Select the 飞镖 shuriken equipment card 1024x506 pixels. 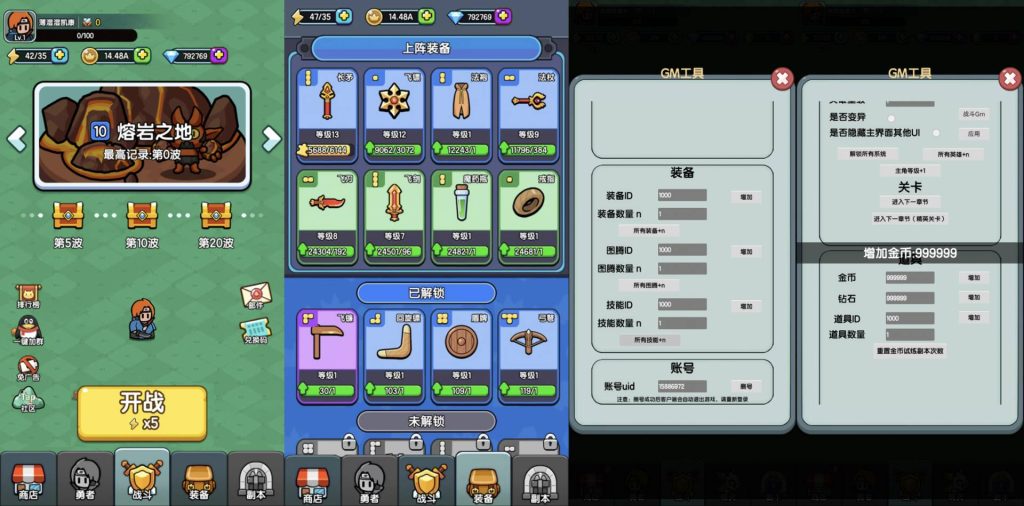(x=393, y=110)
